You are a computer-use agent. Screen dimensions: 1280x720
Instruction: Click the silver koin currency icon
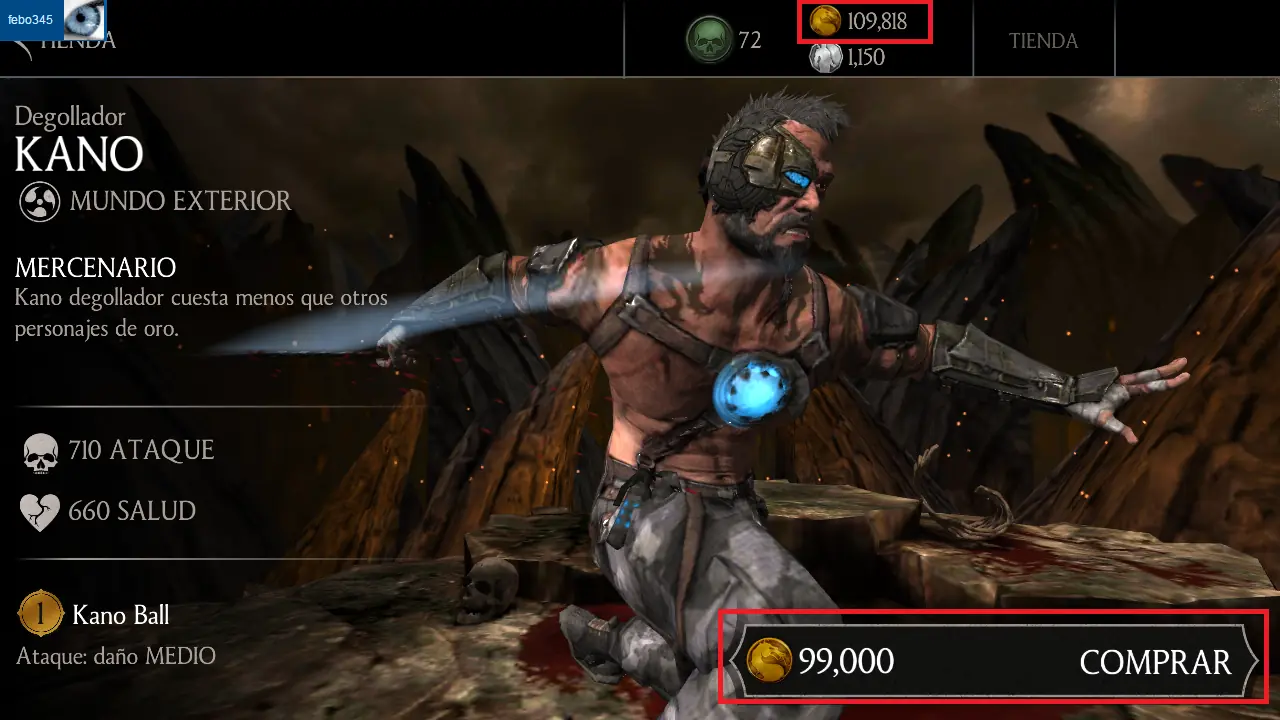pos(828,57)
